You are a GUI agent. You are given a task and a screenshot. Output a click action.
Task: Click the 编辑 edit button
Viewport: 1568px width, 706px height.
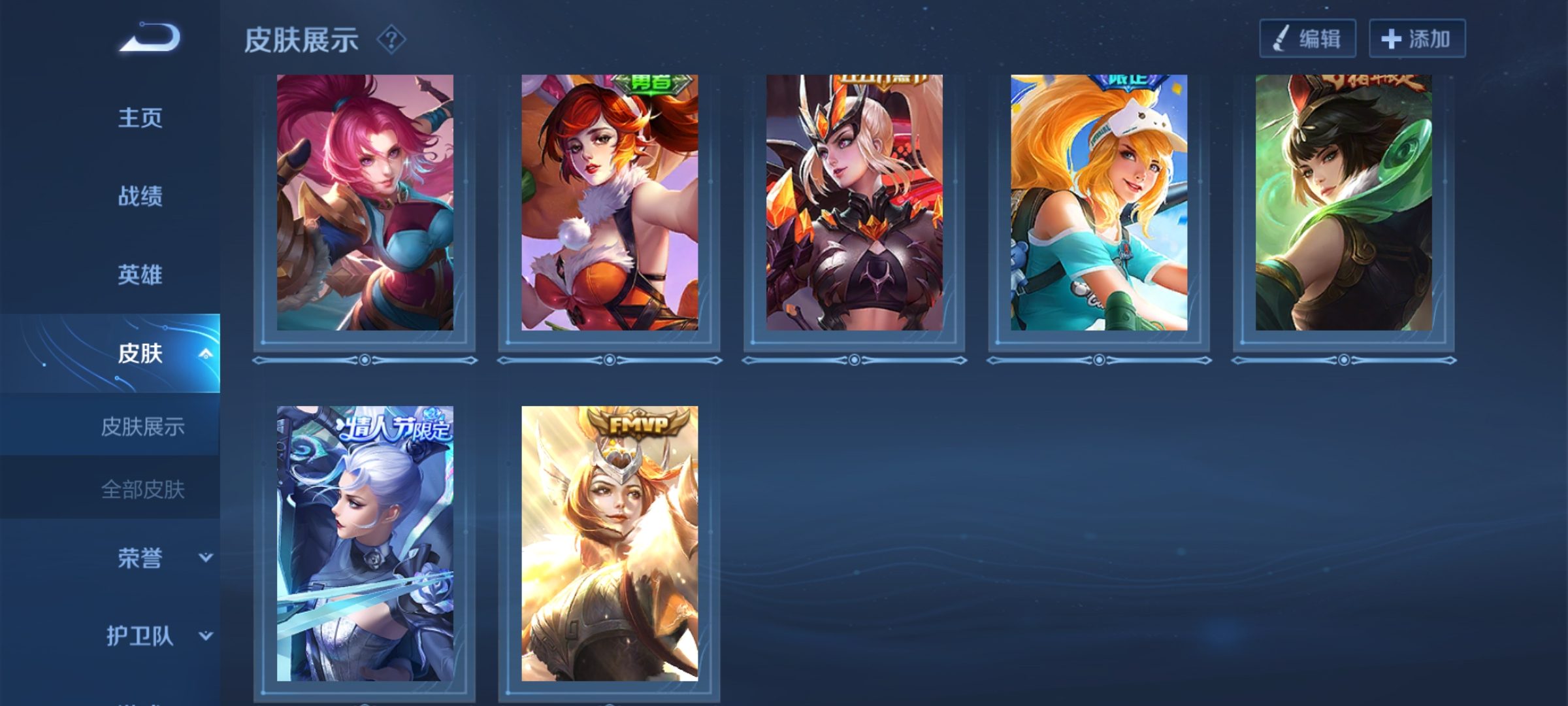point(1307,39)
